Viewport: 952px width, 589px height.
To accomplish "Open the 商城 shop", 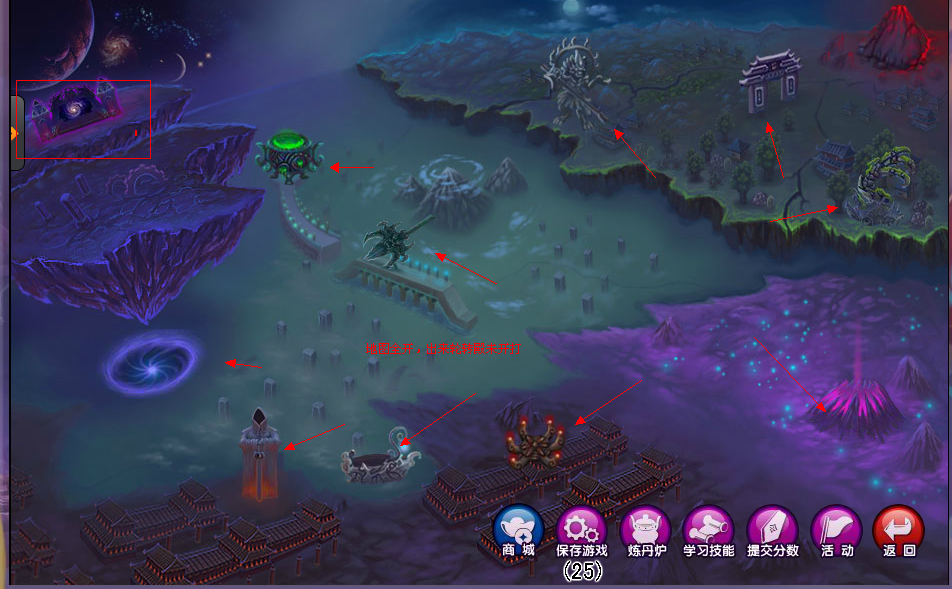I will [519, 531].
